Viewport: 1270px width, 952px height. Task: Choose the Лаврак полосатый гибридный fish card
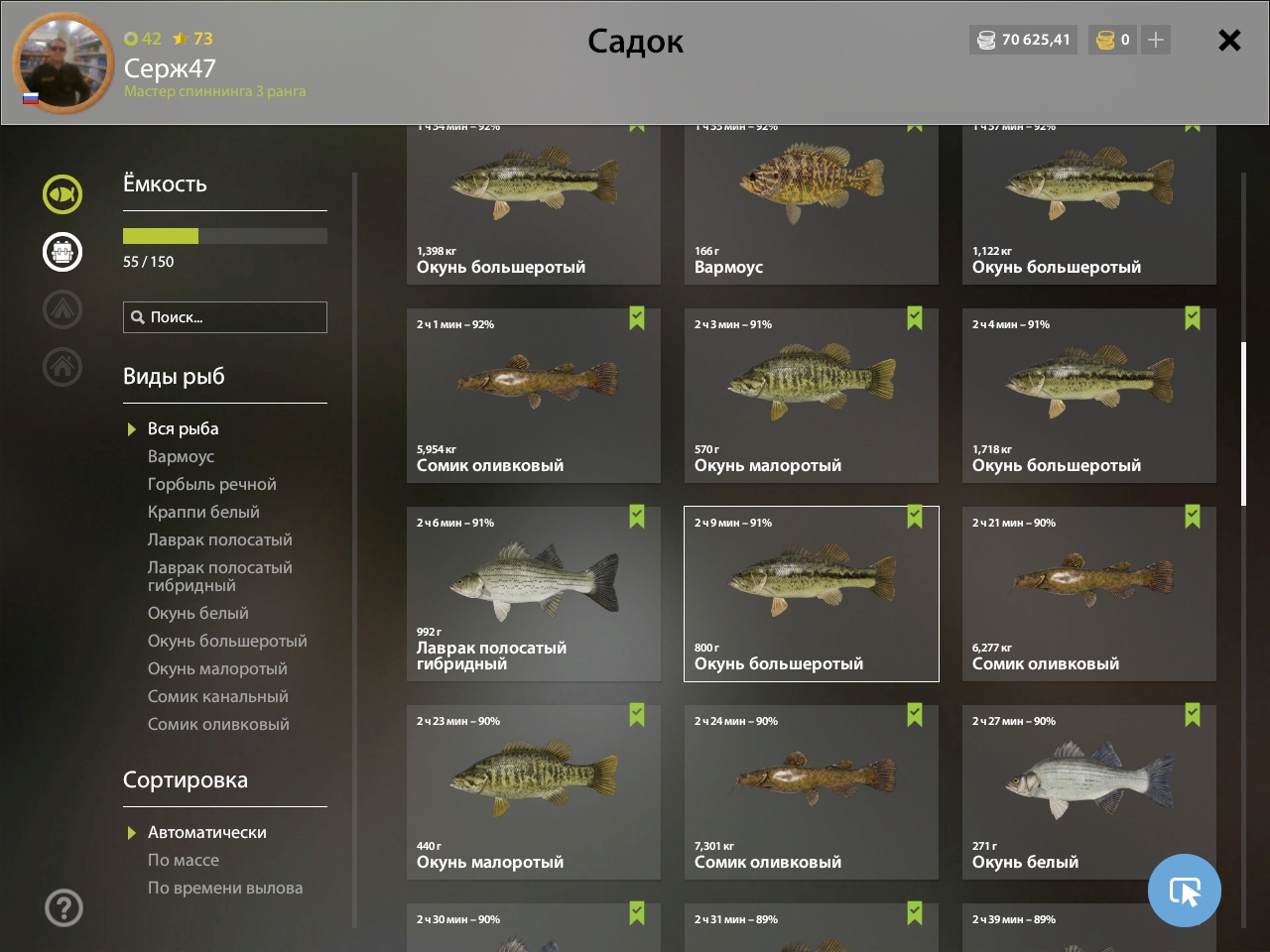click(533, 594)
